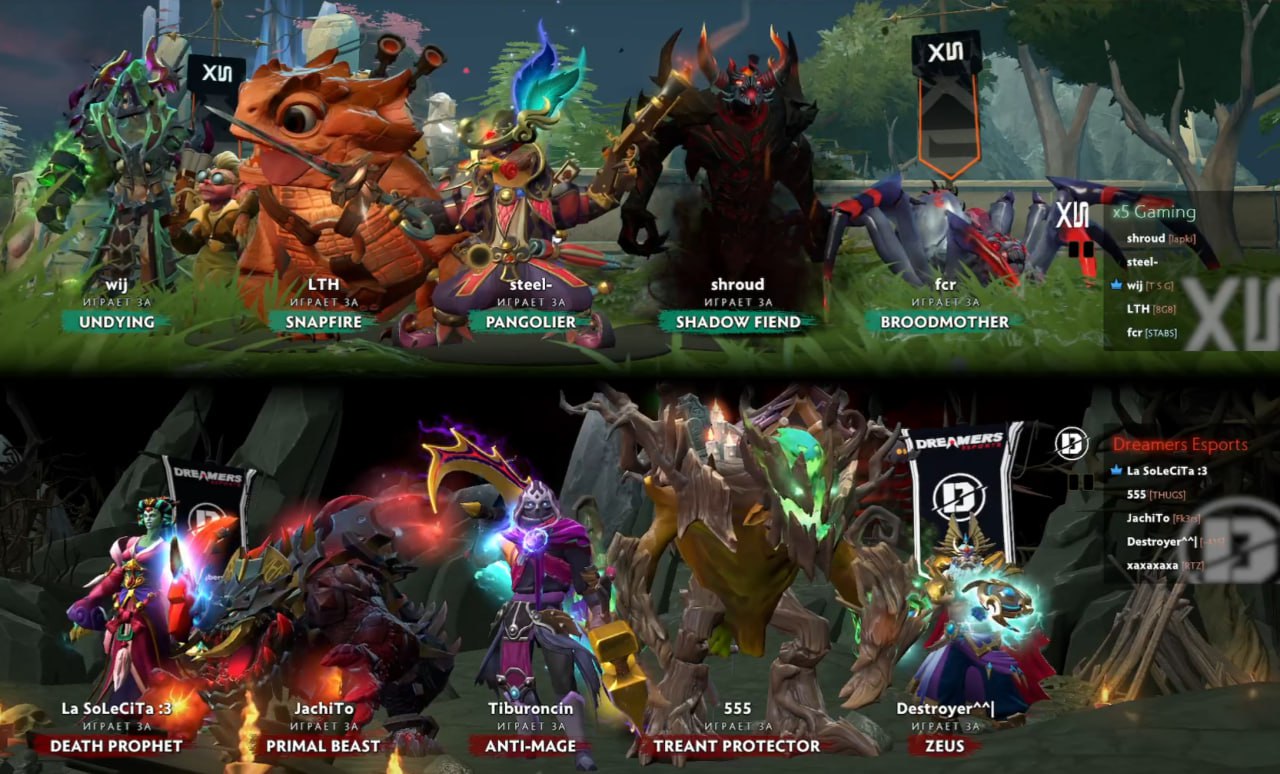Select La SoLeCiTa :3 in the Dreamers roster

click(x=1166, y=470)
